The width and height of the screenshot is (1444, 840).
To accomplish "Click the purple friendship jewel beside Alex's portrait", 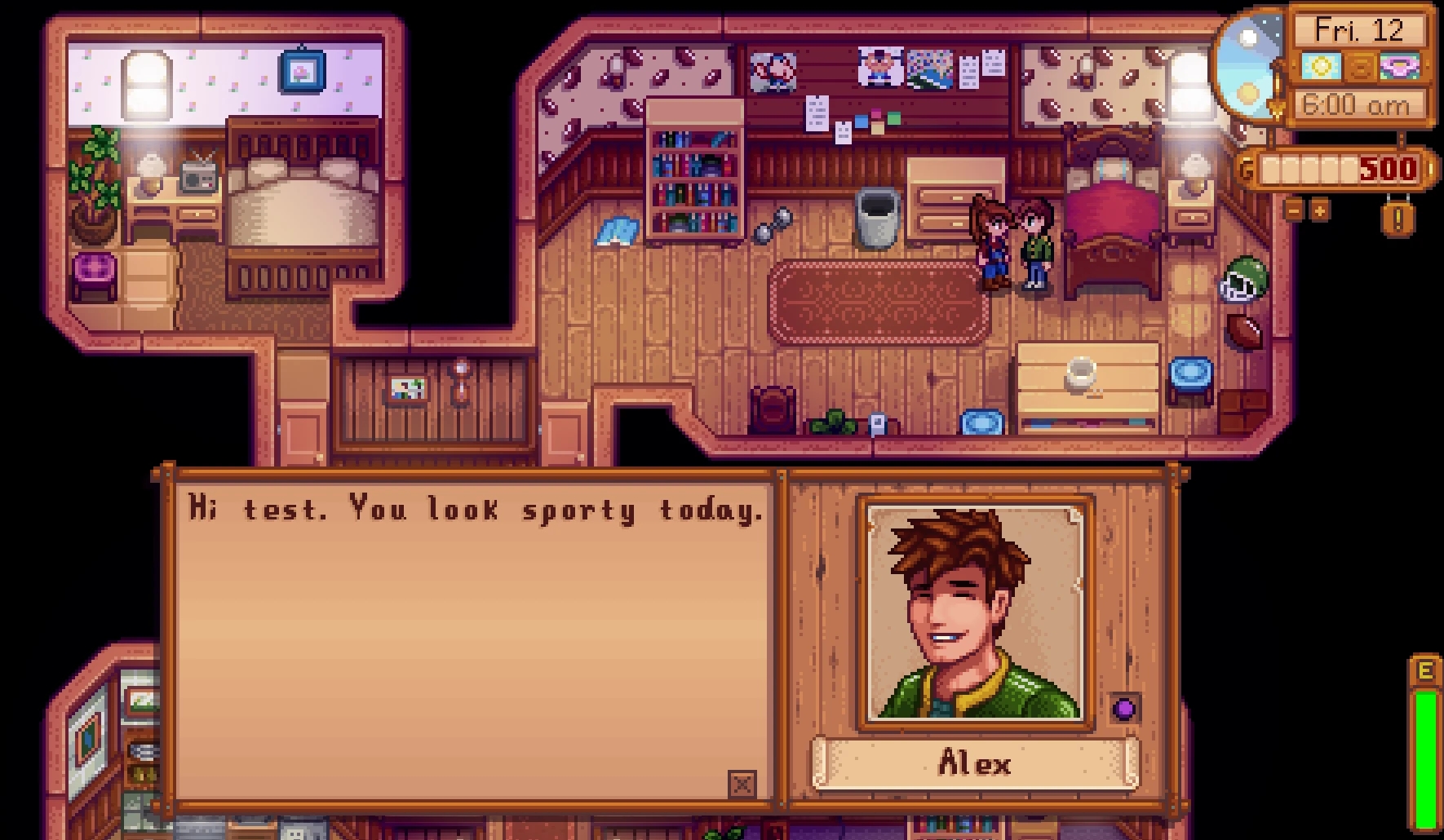I will point(1124,708).
